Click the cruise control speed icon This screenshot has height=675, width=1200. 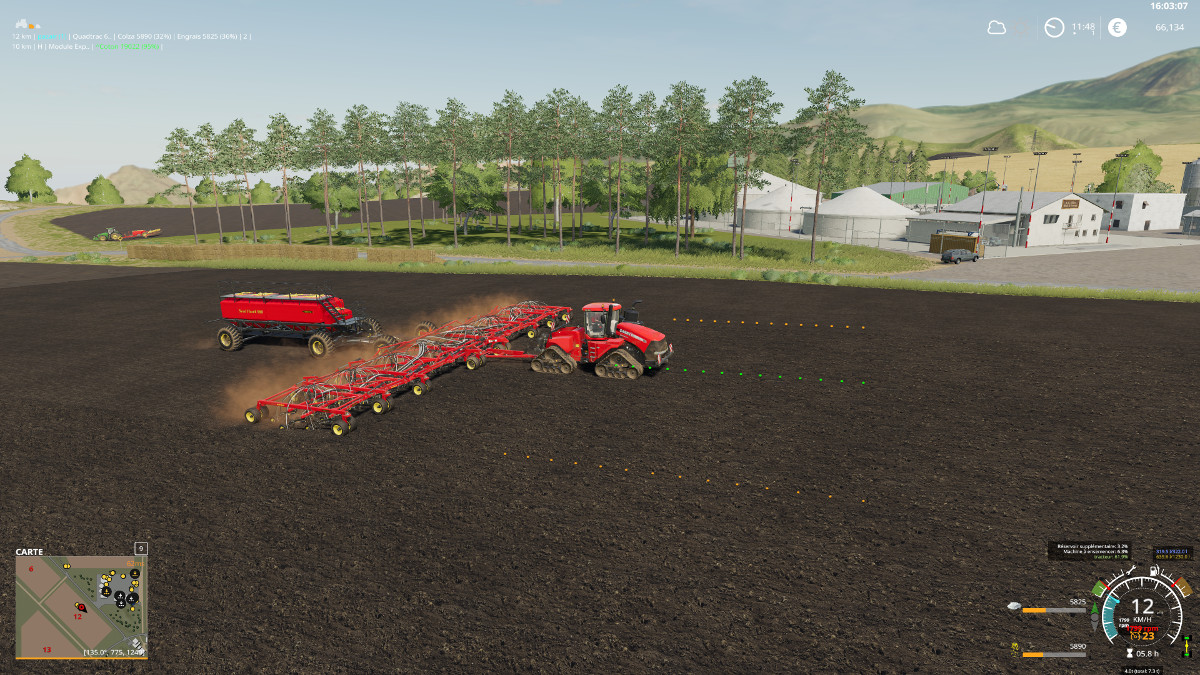(x=1135, y=636)
